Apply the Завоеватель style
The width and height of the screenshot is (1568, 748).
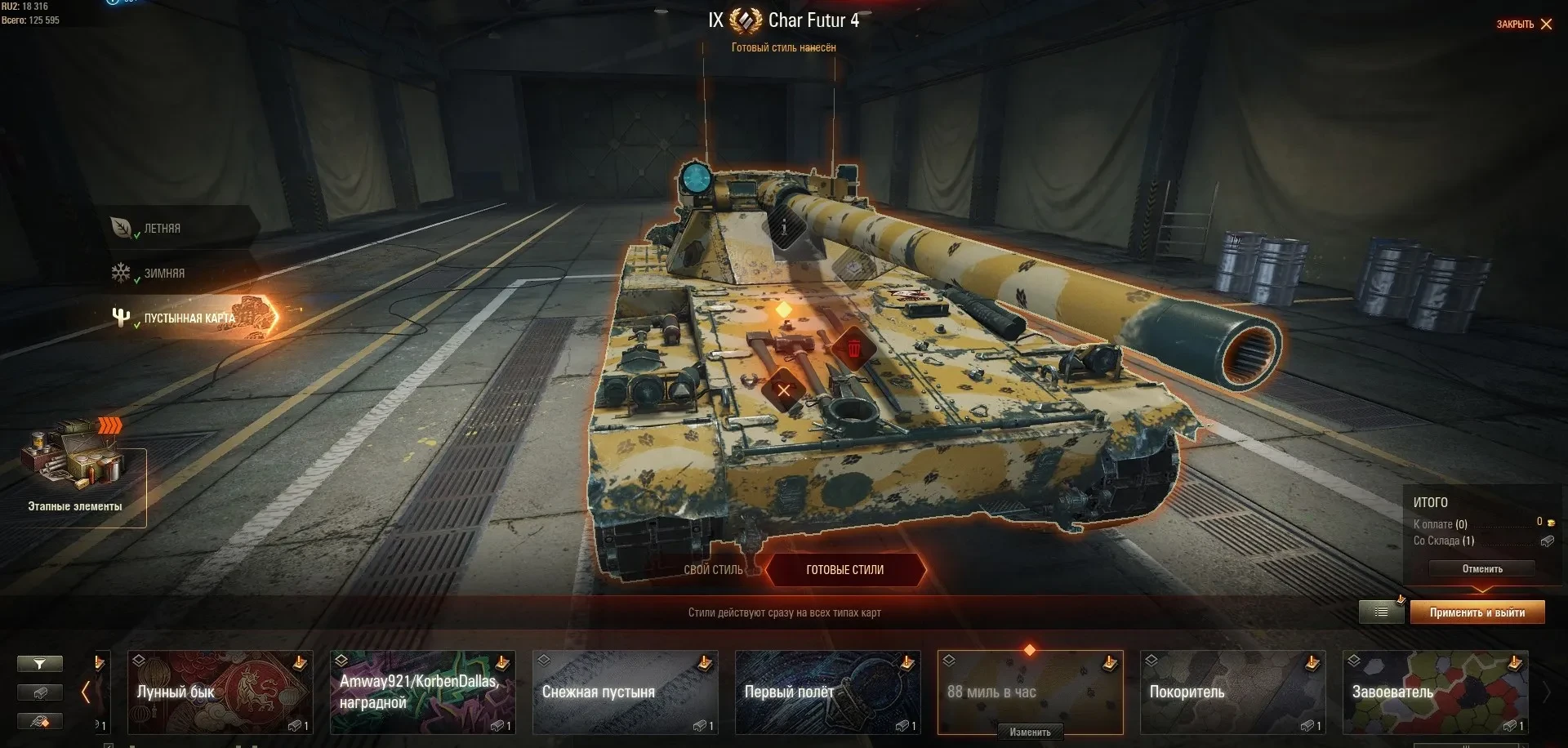1435,692
